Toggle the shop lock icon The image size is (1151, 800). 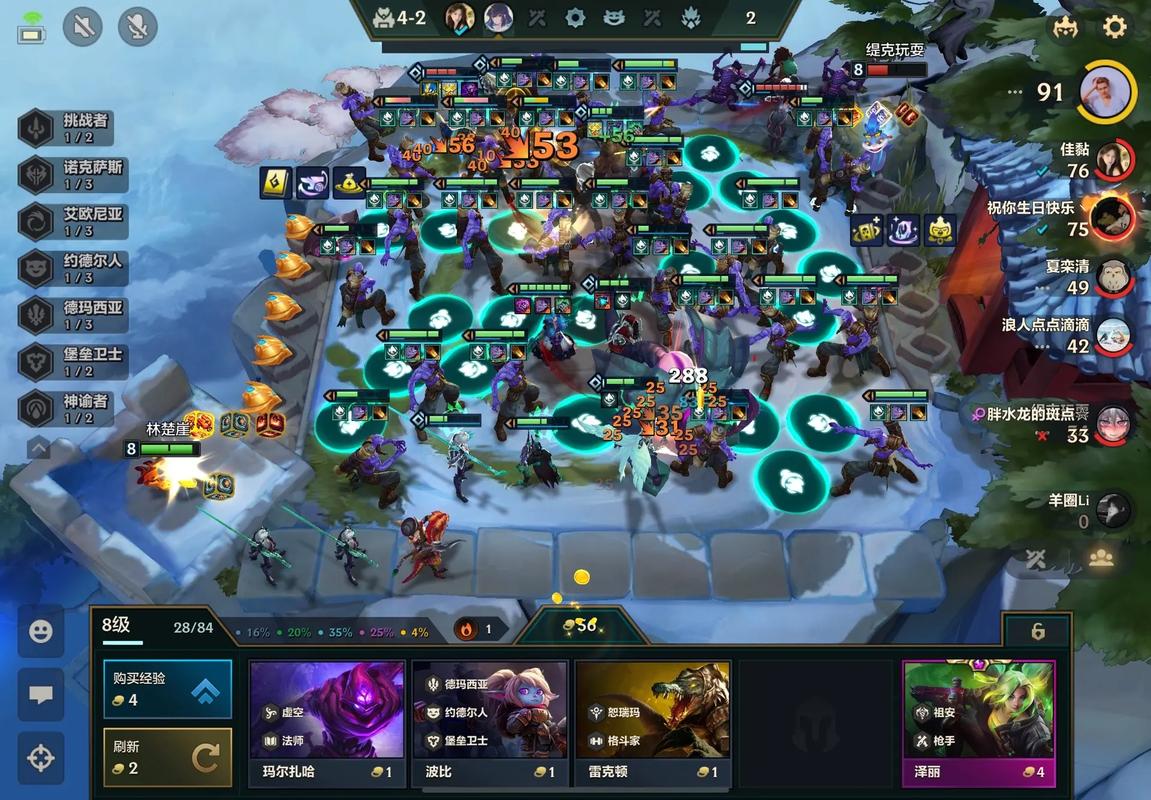tap(1038, 631)
